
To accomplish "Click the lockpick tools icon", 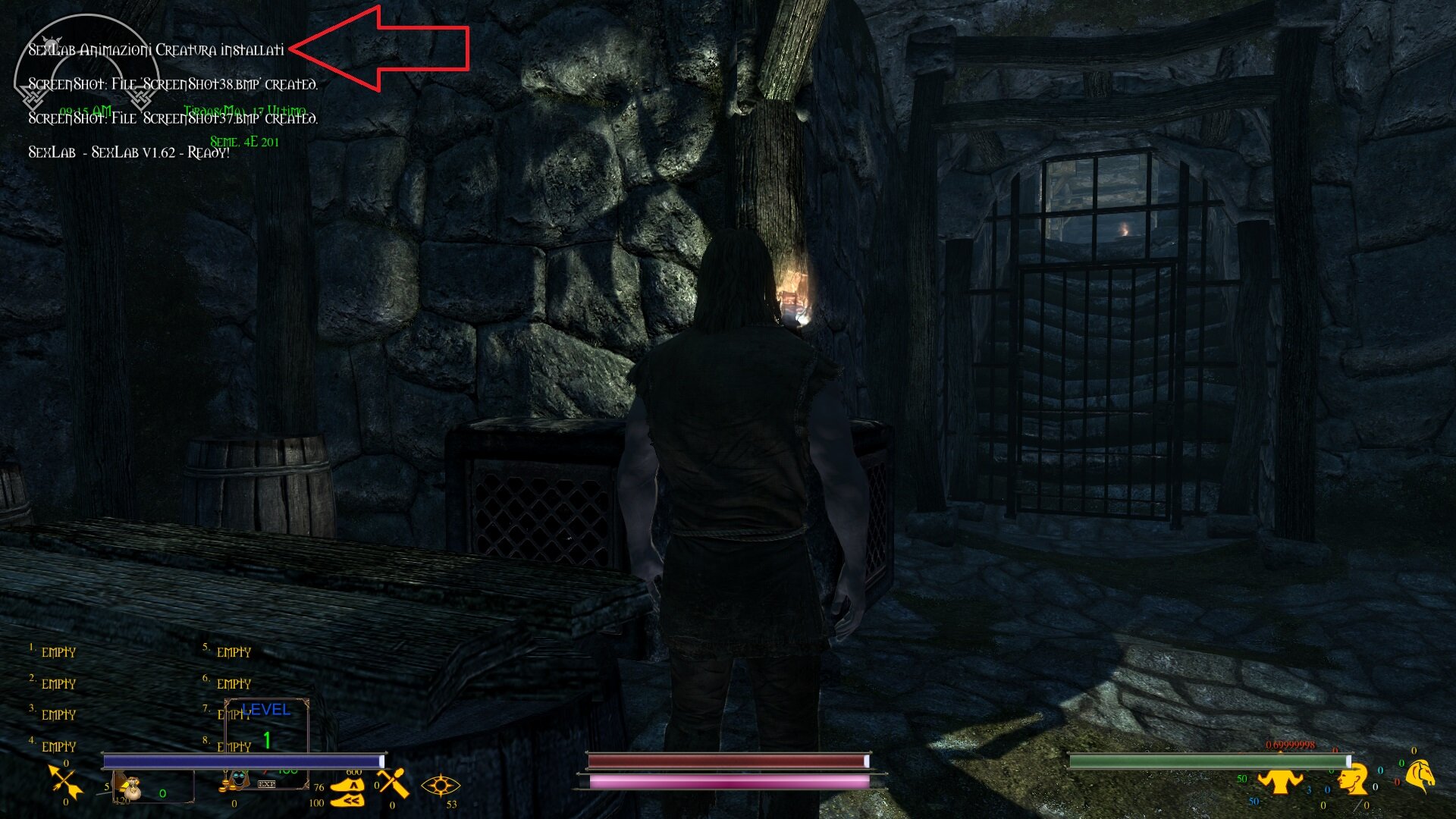I will click(391, 785).
